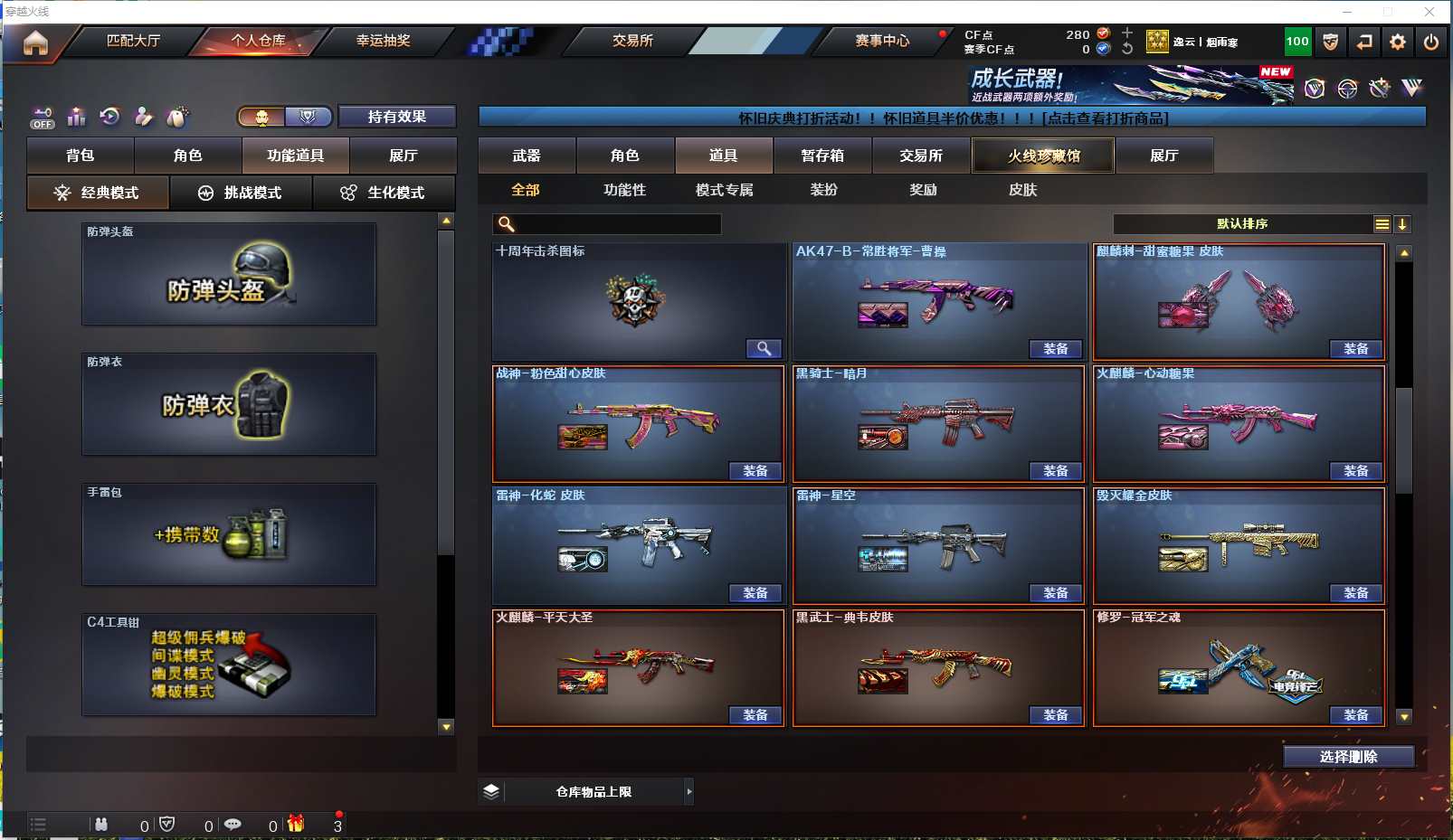The width and height of the screenshot is (1453, 840).
Task: Open 火线珍藏馆 collection tab
Action: 1043,156
